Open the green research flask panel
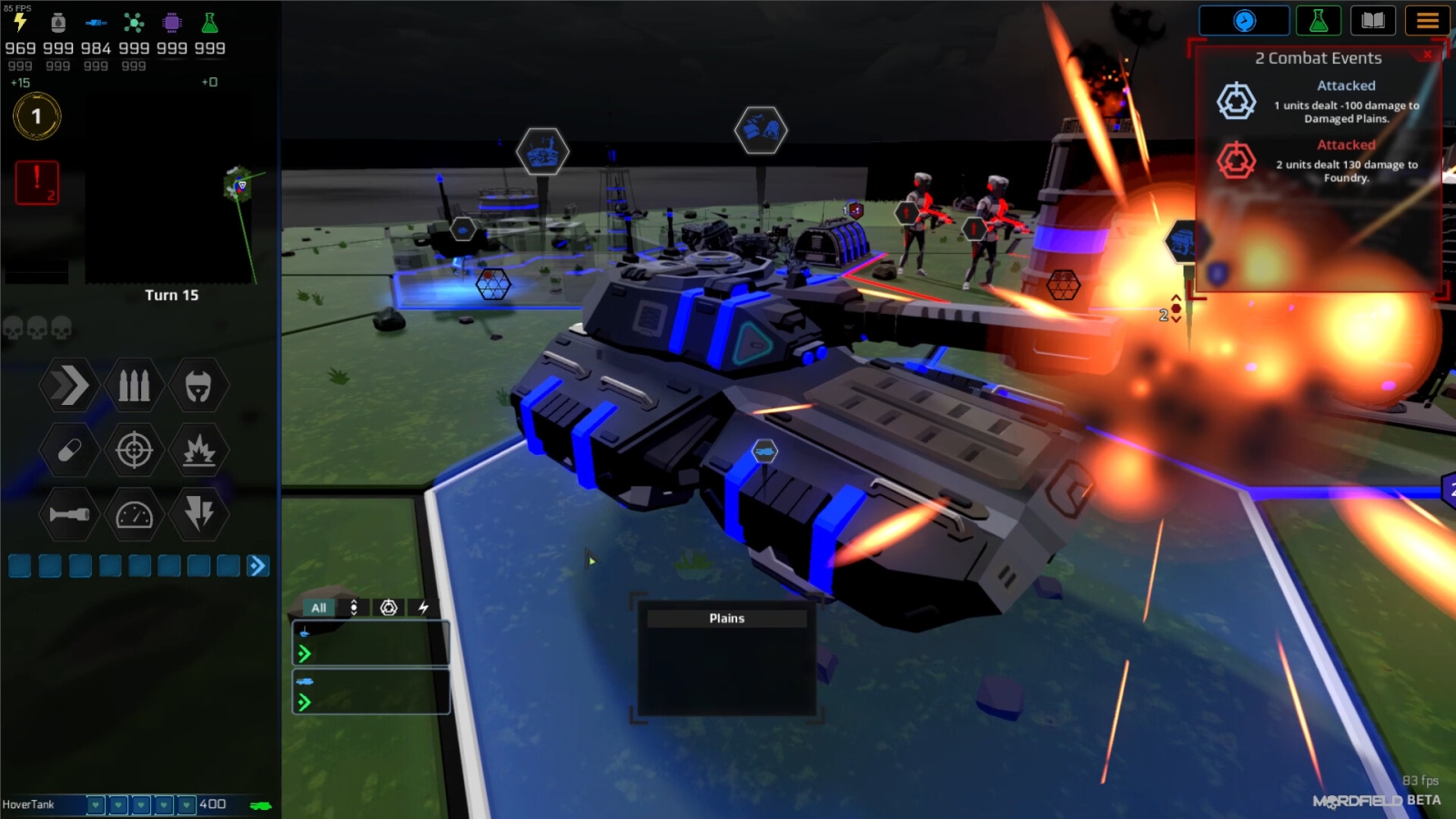This screenshot has height=819, width=1456. coord(1318,21)
